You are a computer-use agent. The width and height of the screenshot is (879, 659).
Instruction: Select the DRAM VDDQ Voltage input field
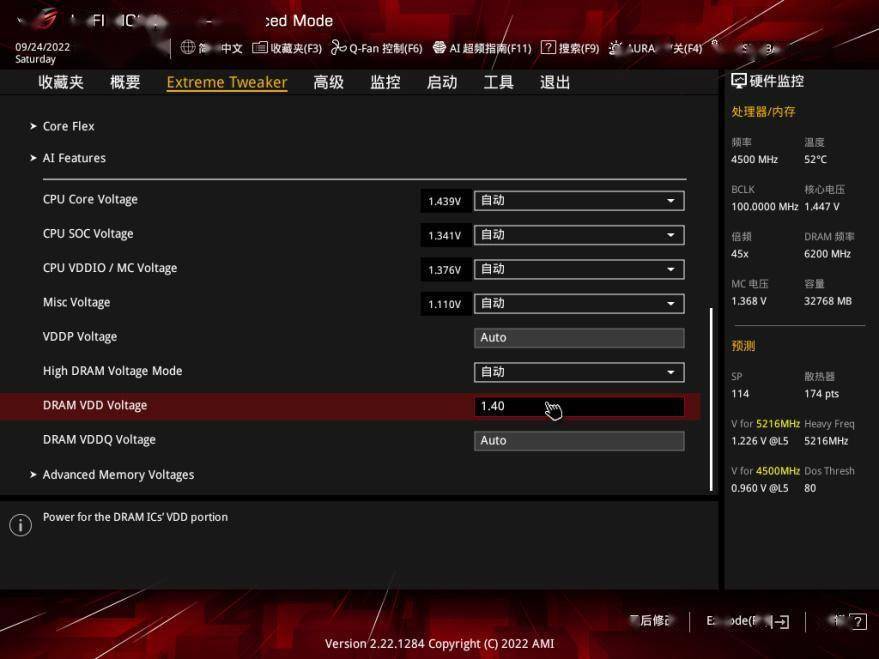click(x=579, y=441)
